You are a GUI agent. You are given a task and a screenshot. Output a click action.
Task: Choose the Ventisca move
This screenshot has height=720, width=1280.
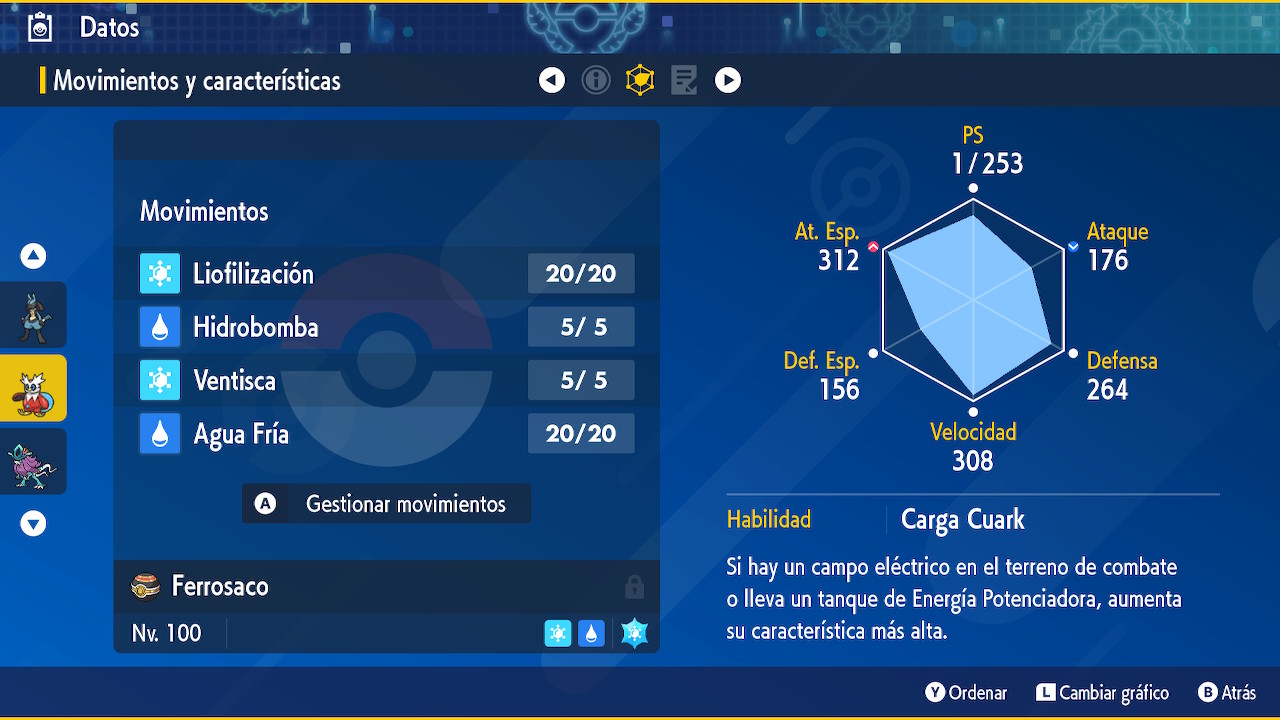(386, 380)
